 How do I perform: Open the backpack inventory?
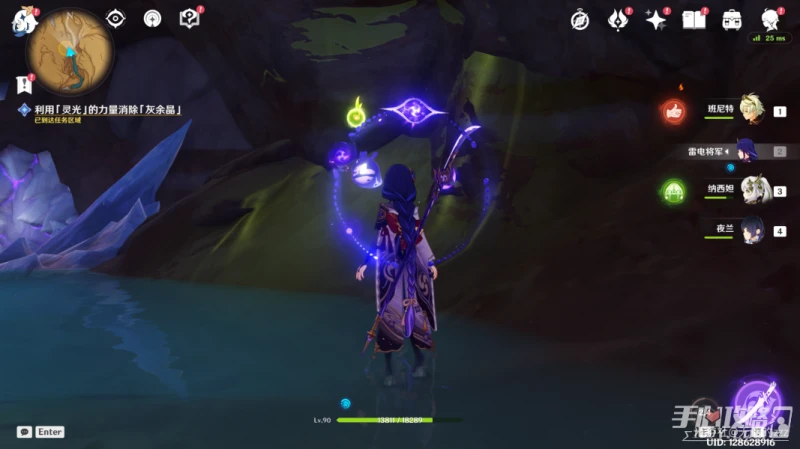[731, 19]
